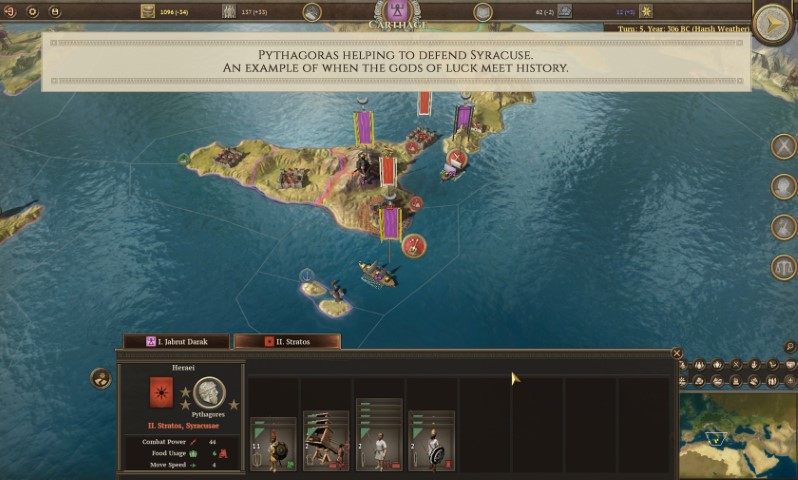The height and width of the screenshot is (480, 798).
Task: End the turn with the golden arrow button
Action: point(772,23)
